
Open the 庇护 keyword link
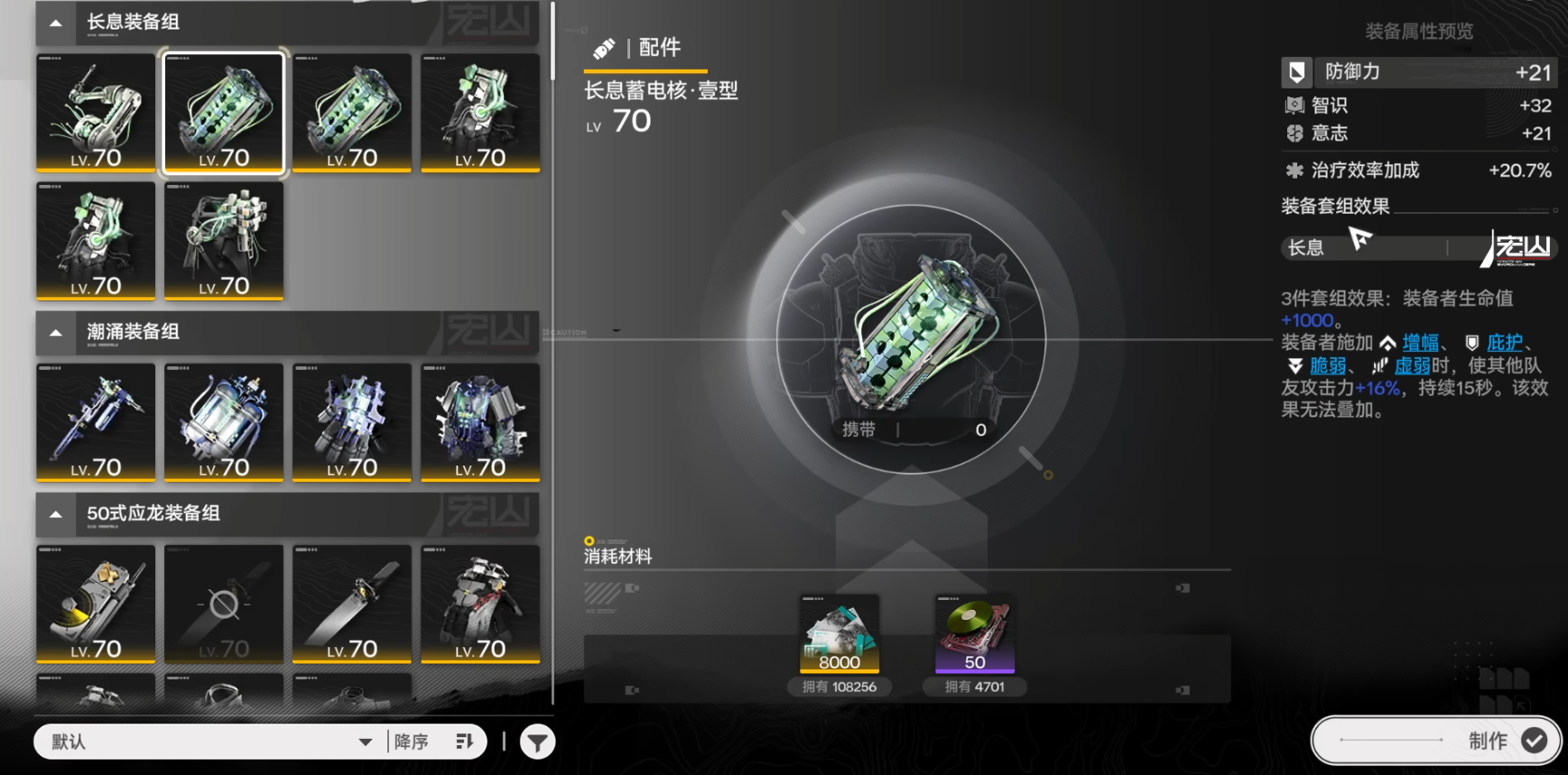coord(1504,343)
